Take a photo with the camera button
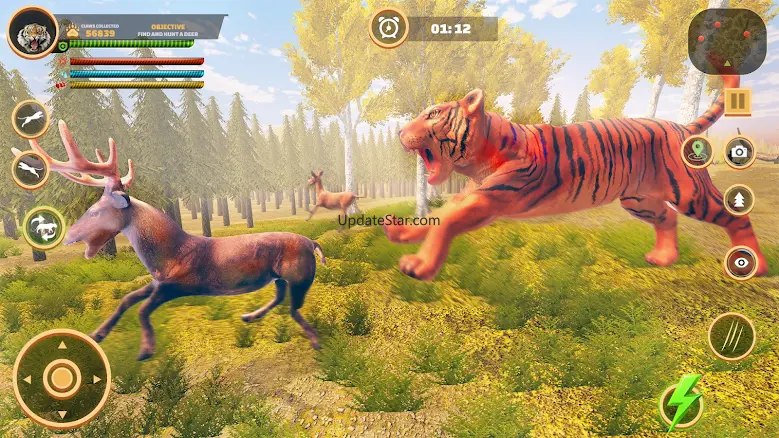Image resolution: width=779 pixels, height=438 pixels. pos(740,152)
